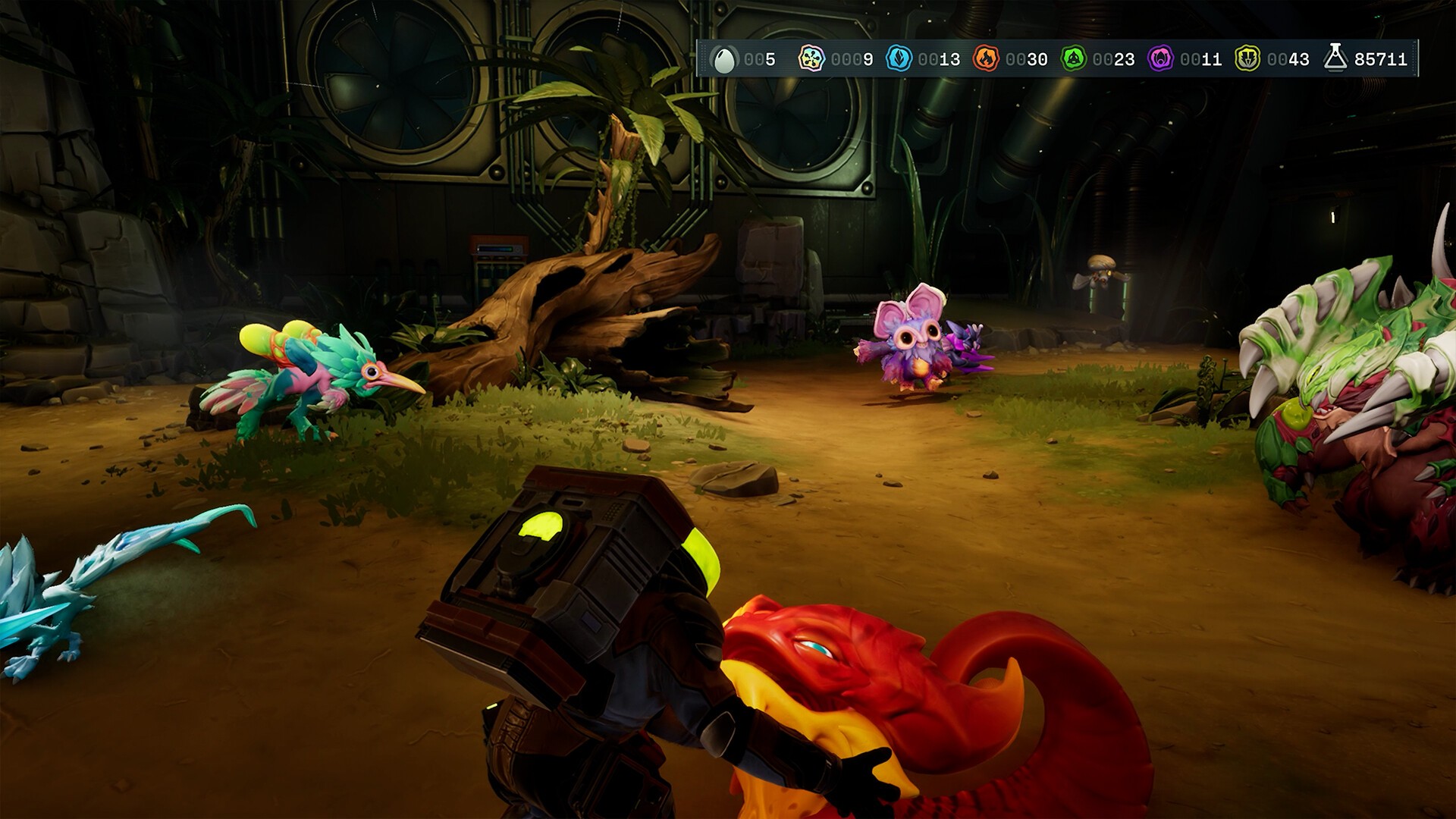
Task: Click the white egg icon
Action: click(723, 59)
